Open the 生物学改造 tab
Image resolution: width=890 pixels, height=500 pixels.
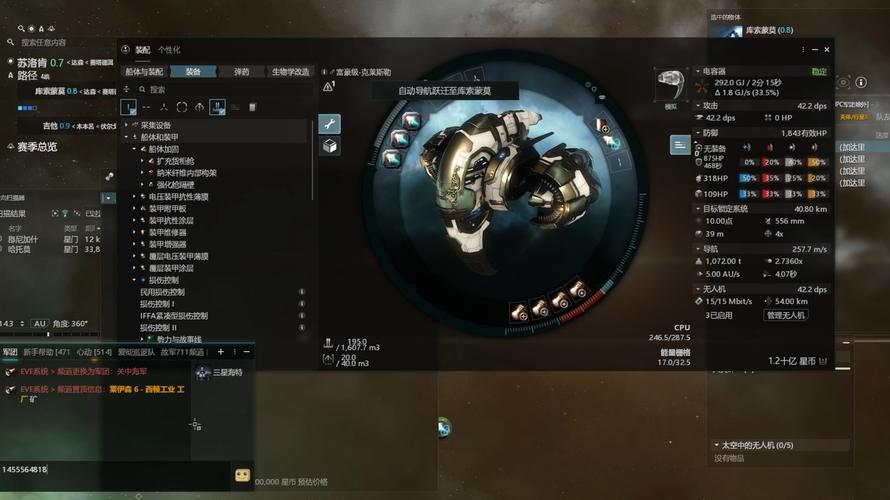point(290,72)
